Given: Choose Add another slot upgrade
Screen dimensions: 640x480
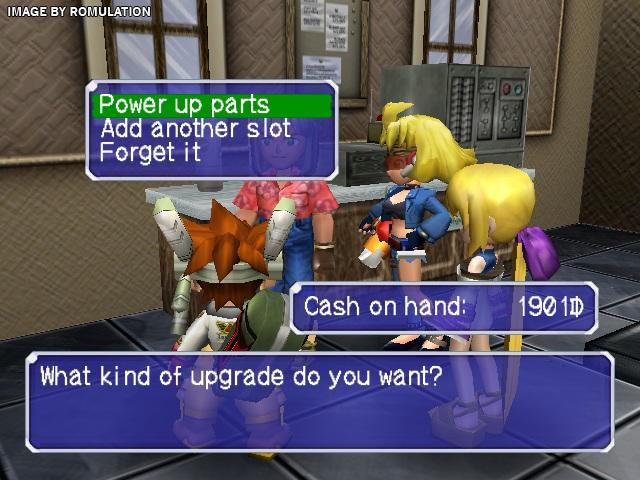Looking at the screenshot, I should pyautogui.click(x=195, y=129).
